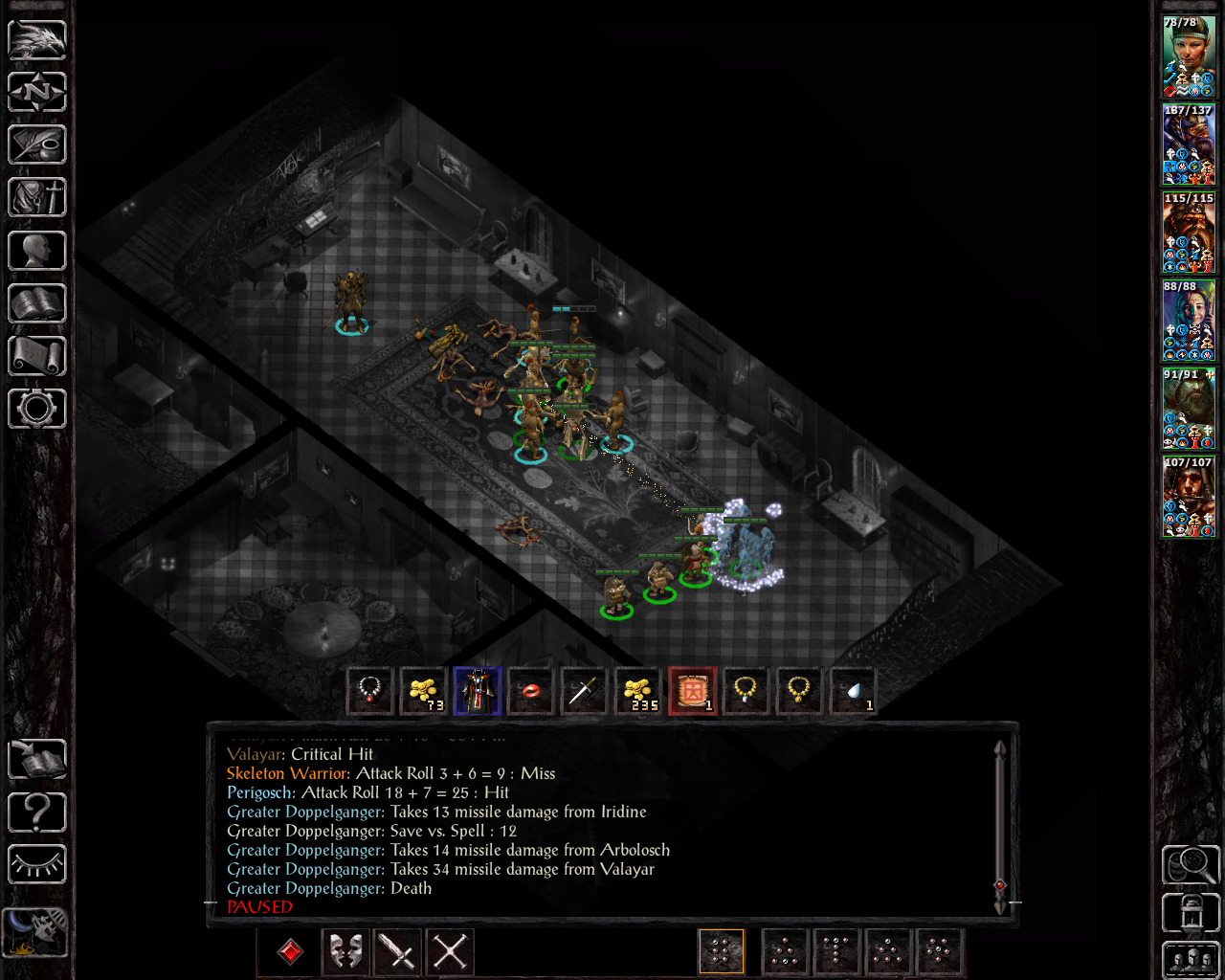
Task: Select the red gem action button
Action: (x=290, y=951)
